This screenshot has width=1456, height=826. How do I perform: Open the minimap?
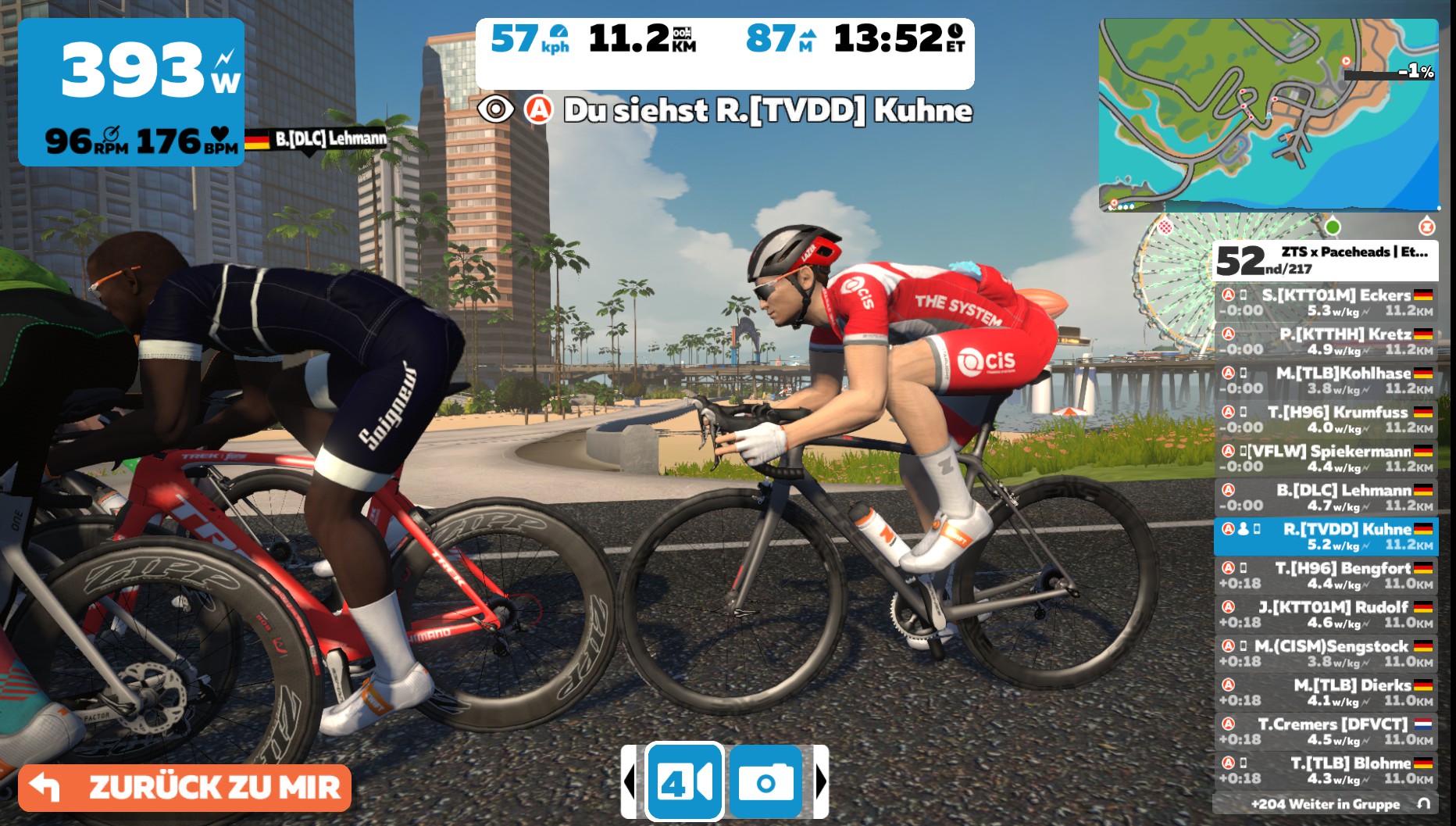(1268, 115)
